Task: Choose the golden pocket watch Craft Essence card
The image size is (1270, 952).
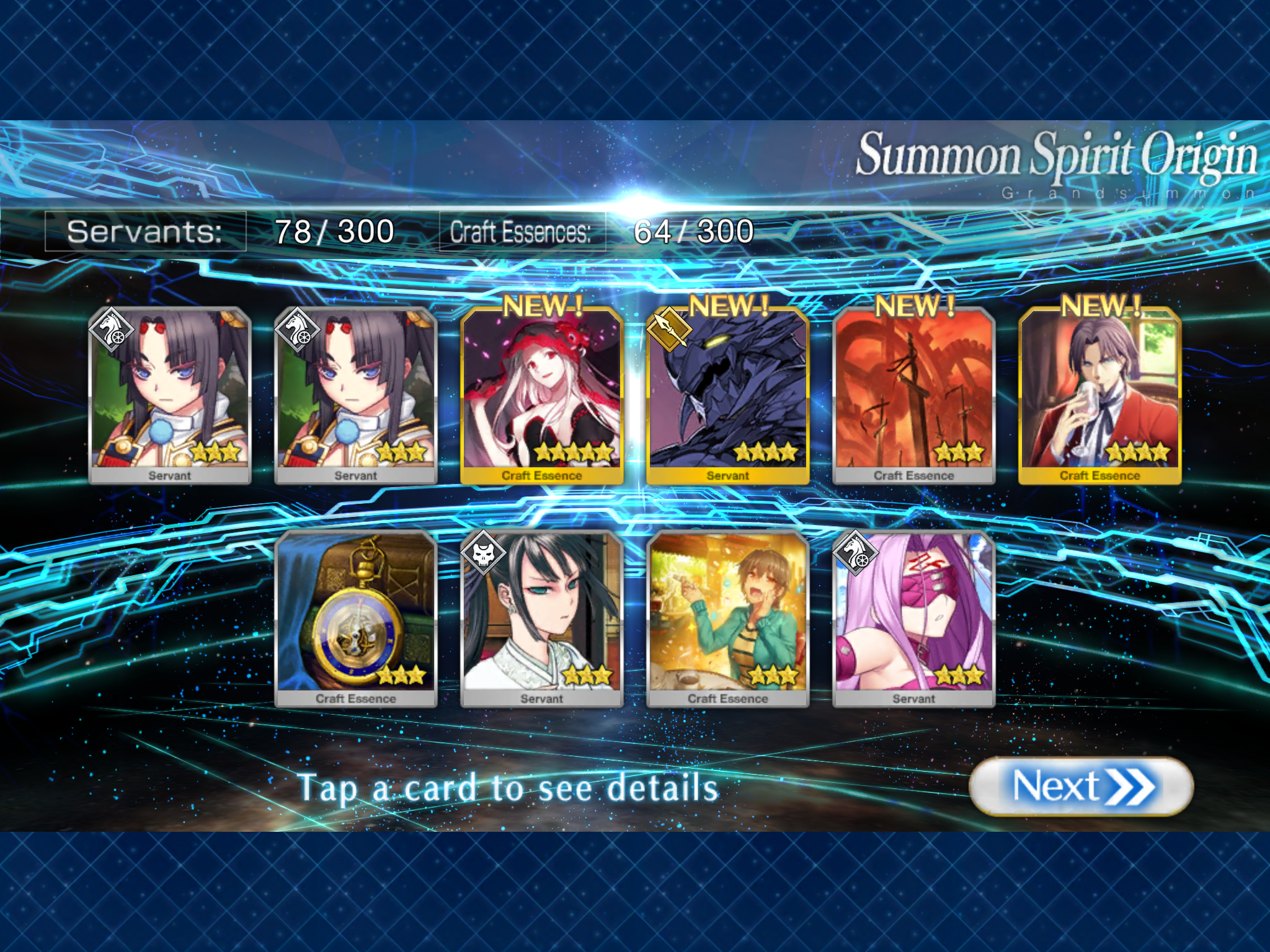Action: coord(355,618)
